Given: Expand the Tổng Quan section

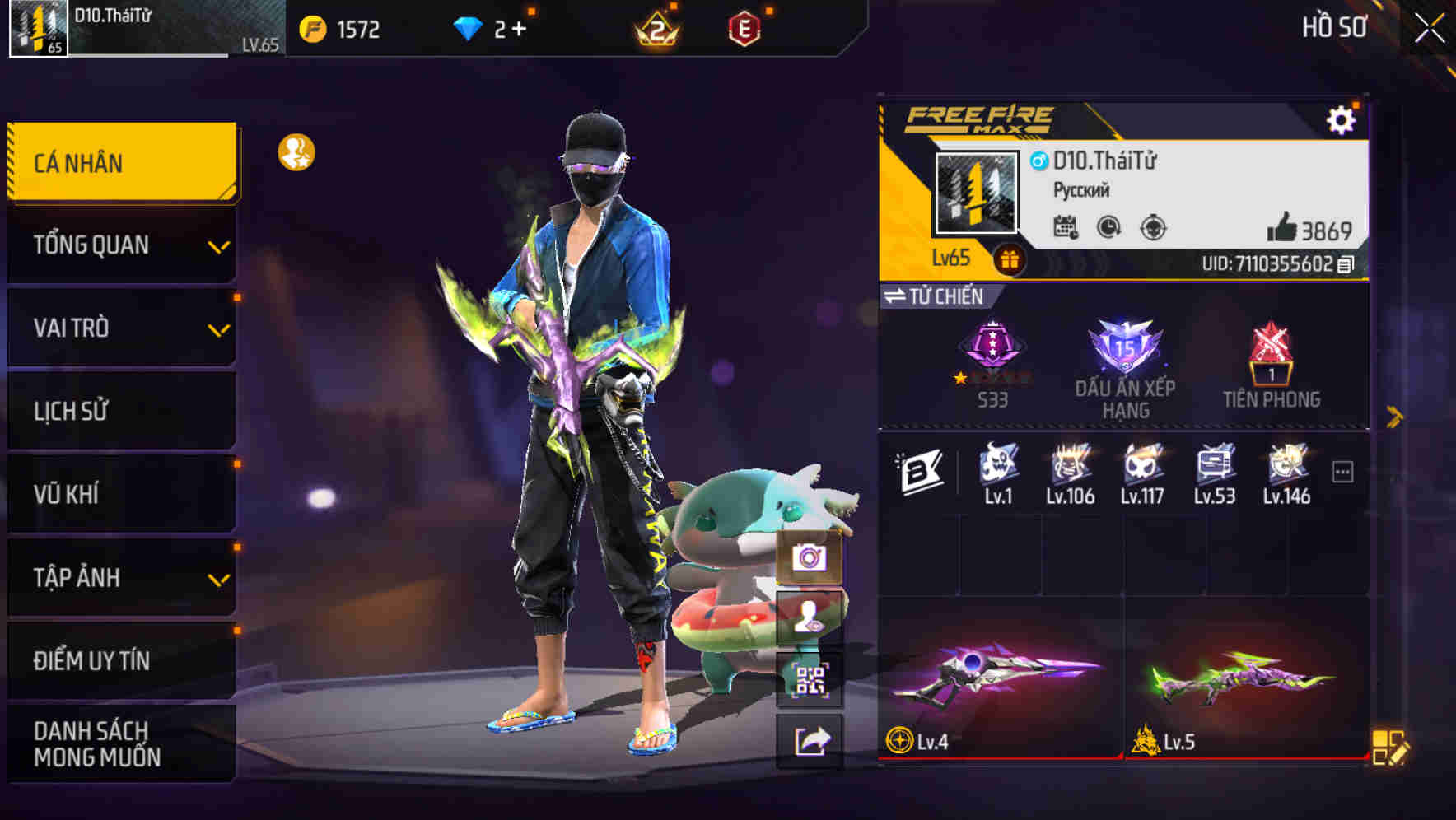Looking at the screenshot, I should [119, 245].
